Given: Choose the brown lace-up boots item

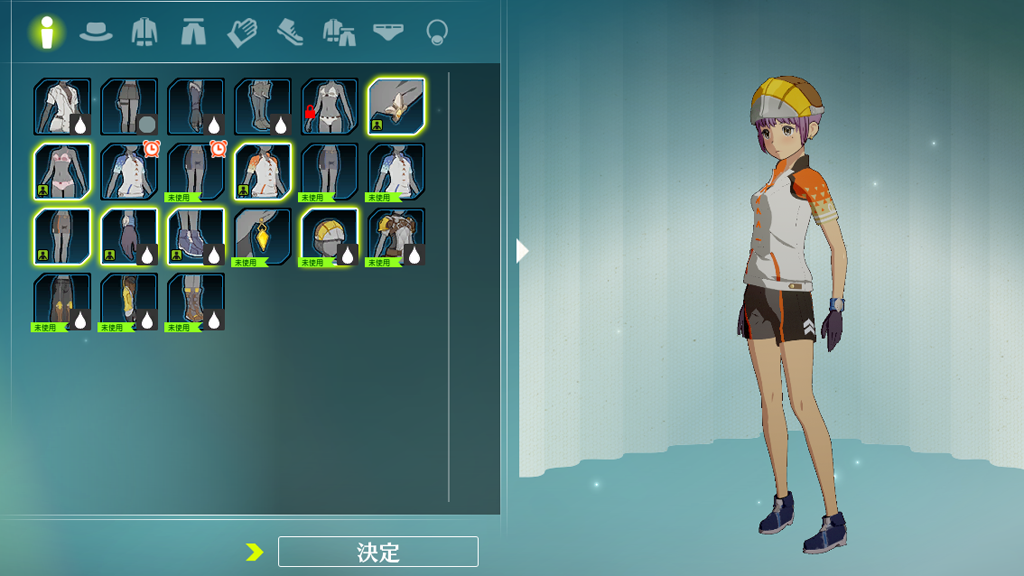Looking at the screenshot, I should point(196,302).
